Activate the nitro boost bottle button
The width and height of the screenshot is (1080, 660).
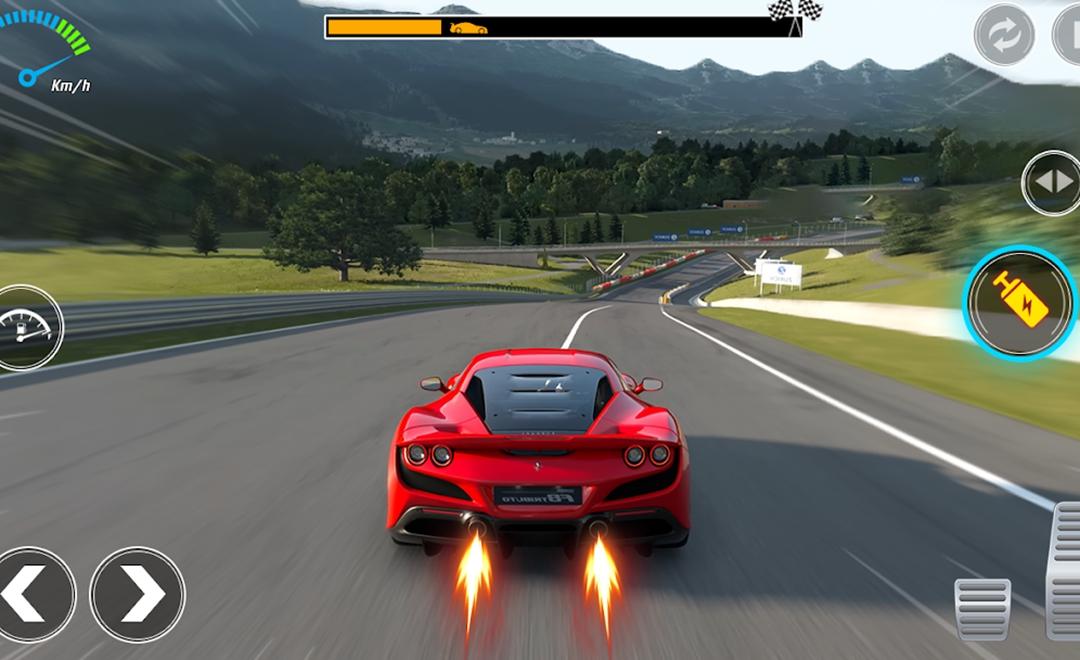click(x=1020, y=303)
